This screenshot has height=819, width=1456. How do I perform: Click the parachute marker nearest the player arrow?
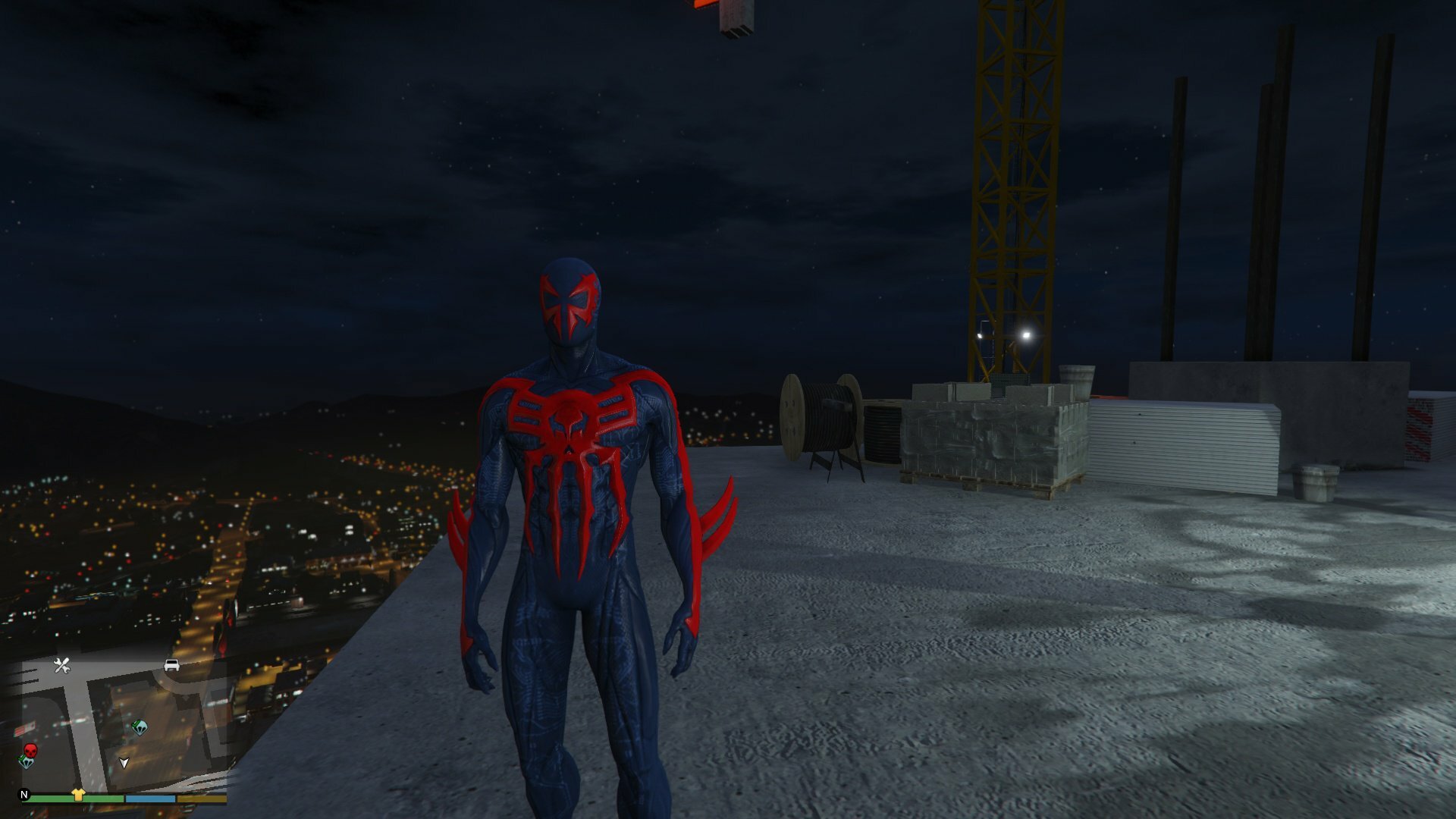[x=140, y=727]
